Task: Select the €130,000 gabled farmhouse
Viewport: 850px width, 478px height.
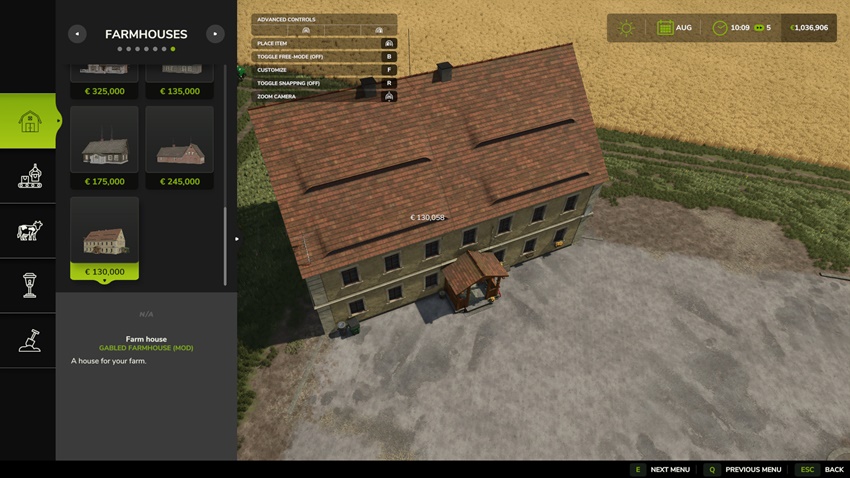Action: [x=104, y=238]
